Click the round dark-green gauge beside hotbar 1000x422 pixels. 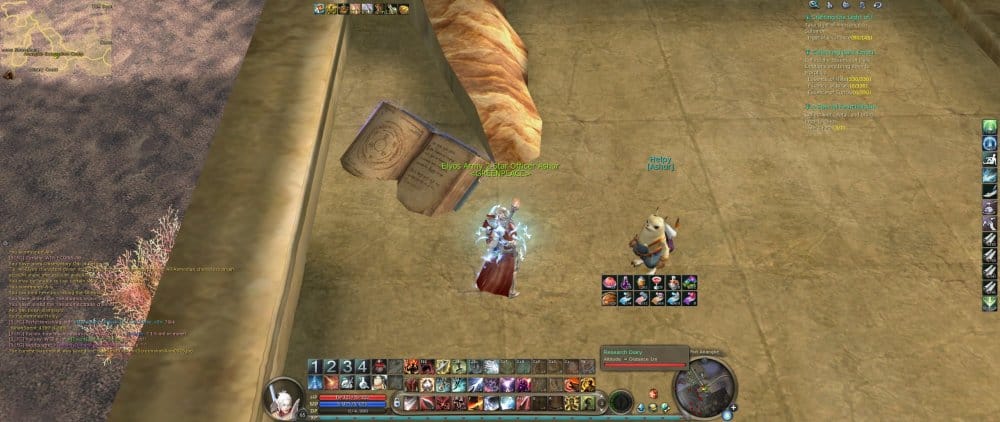click(621, 401)
